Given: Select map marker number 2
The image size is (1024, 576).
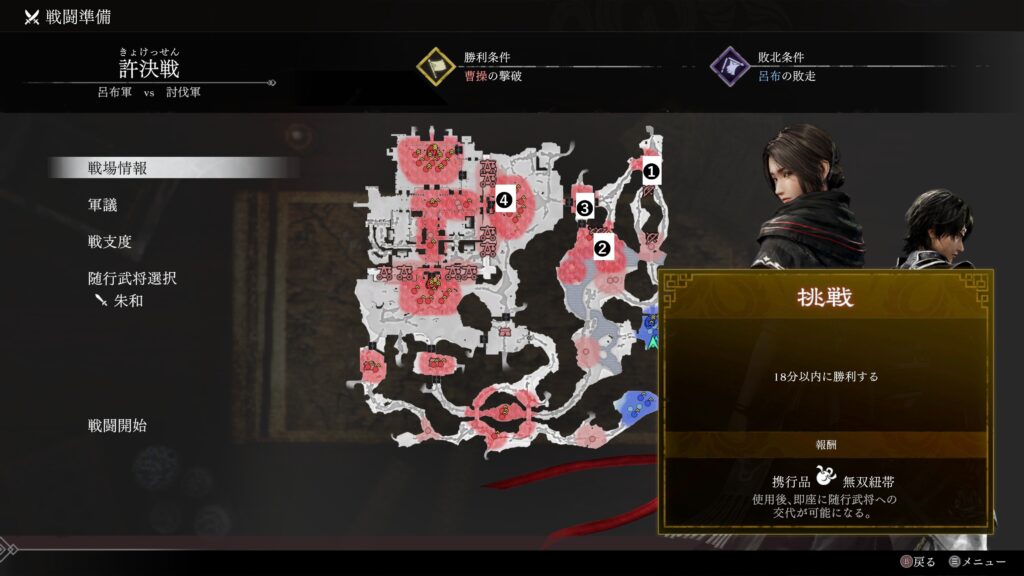Looking at the screenshot, I should pos(602,248).
